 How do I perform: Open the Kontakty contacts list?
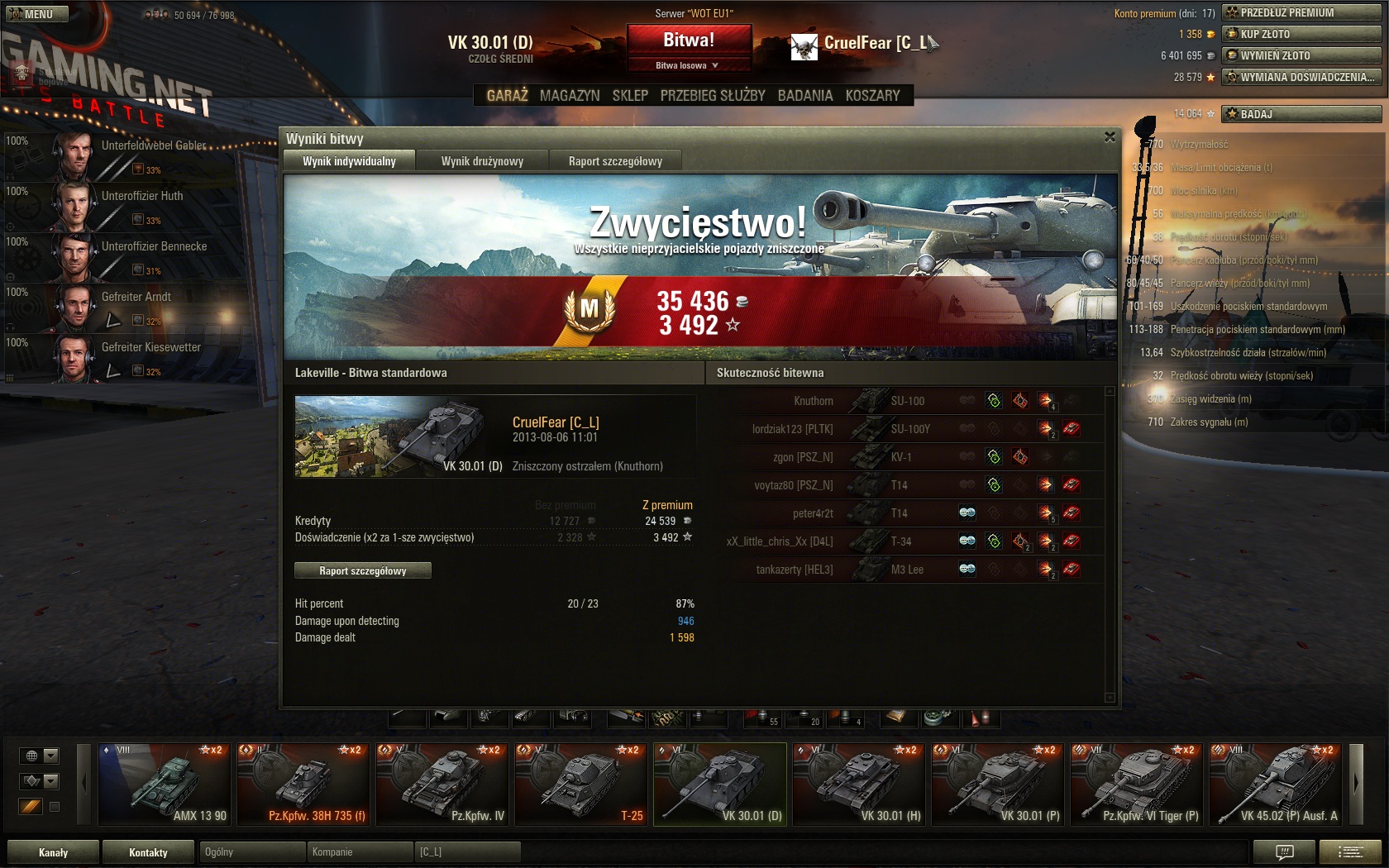[148, 852]
